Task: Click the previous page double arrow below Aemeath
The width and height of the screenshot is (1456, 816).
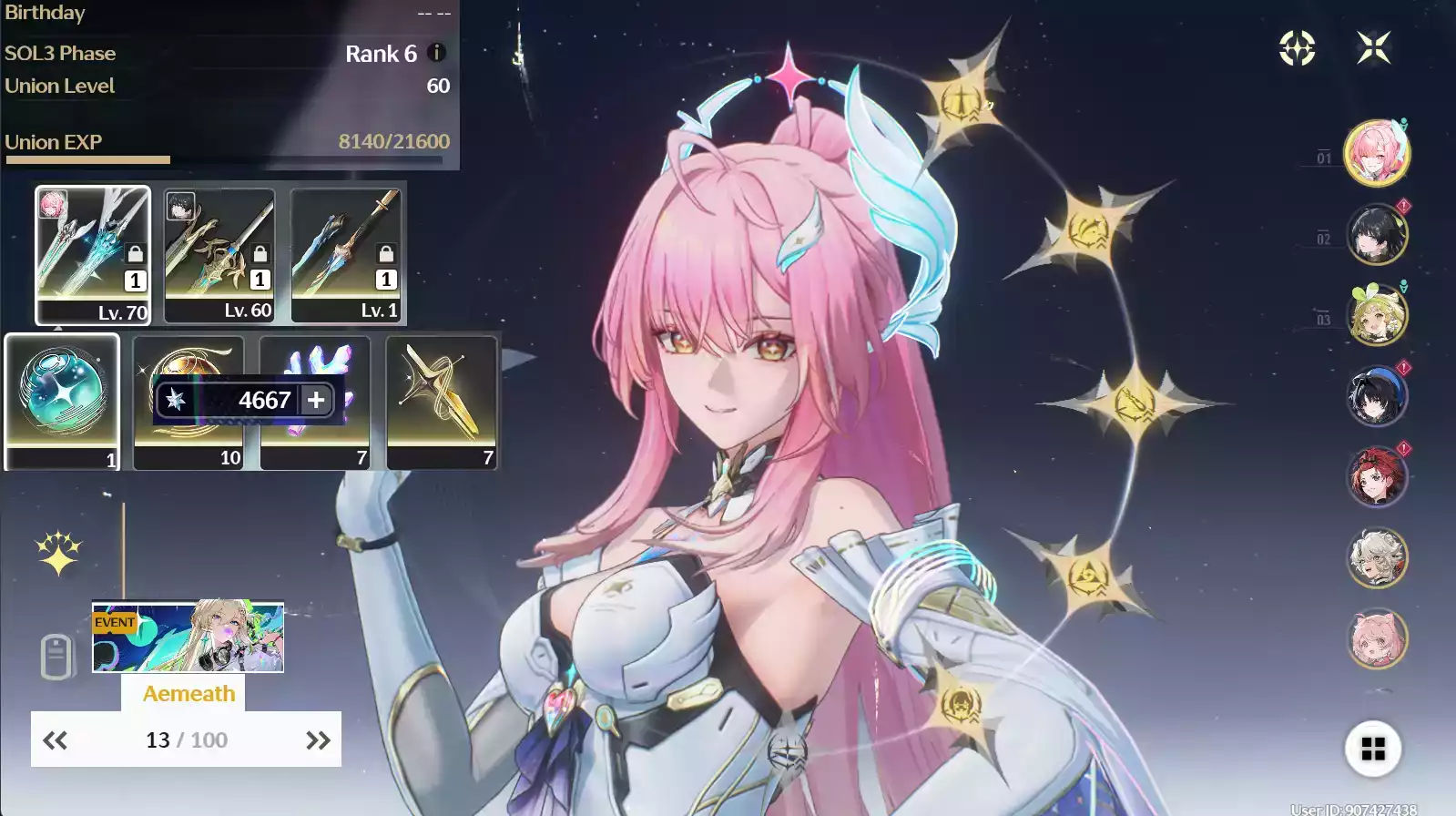Action: 57,739
